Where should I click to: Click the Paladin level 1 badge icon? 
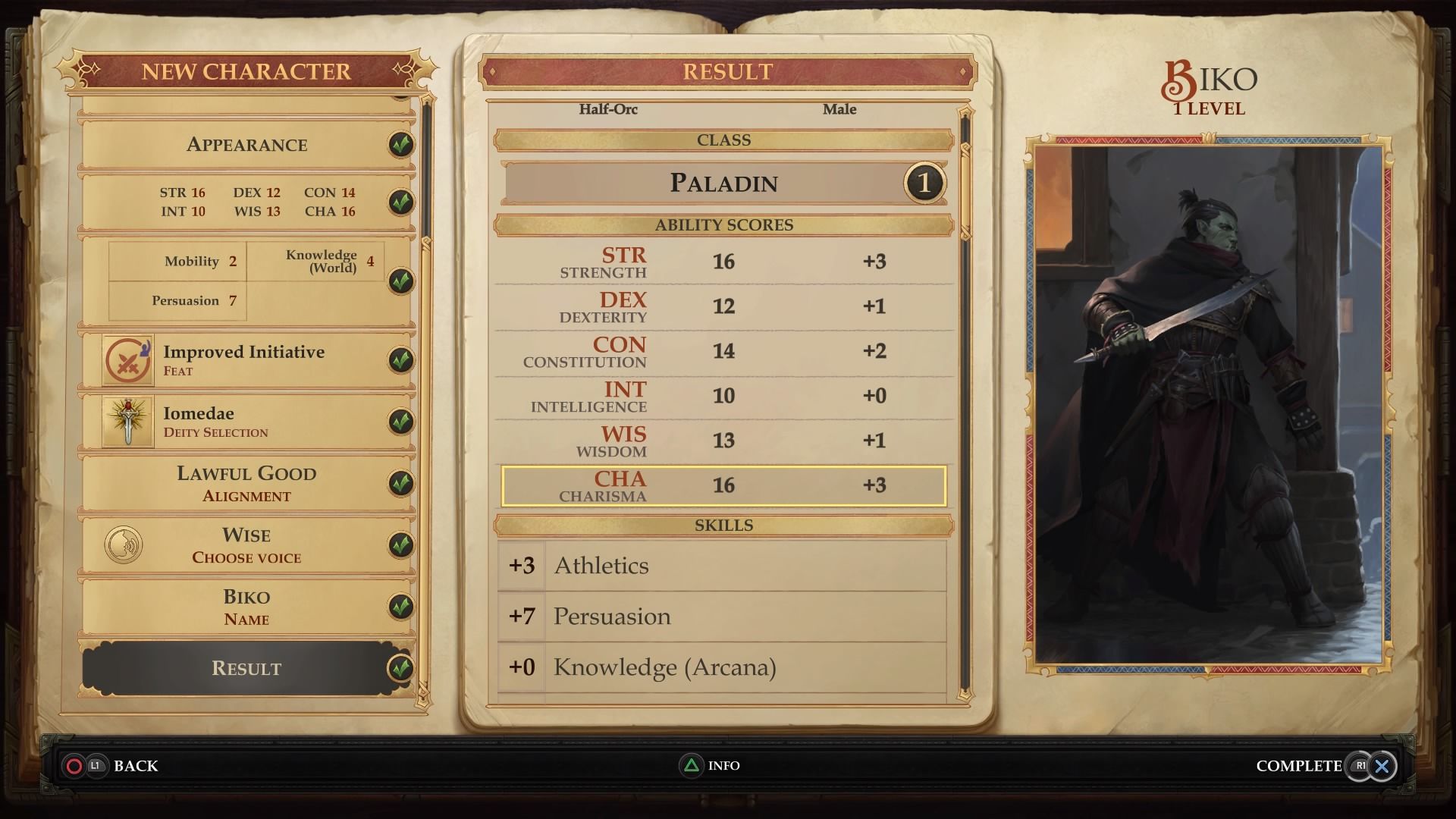click(x=923, y=183)
